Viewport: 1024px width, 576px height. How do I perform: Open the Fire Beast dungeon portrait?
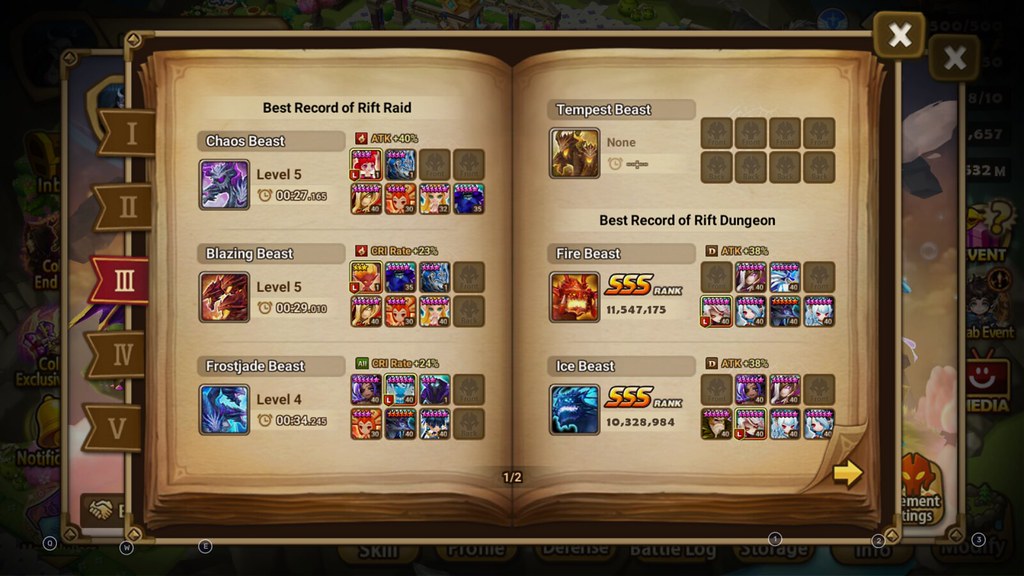[575, 297]
